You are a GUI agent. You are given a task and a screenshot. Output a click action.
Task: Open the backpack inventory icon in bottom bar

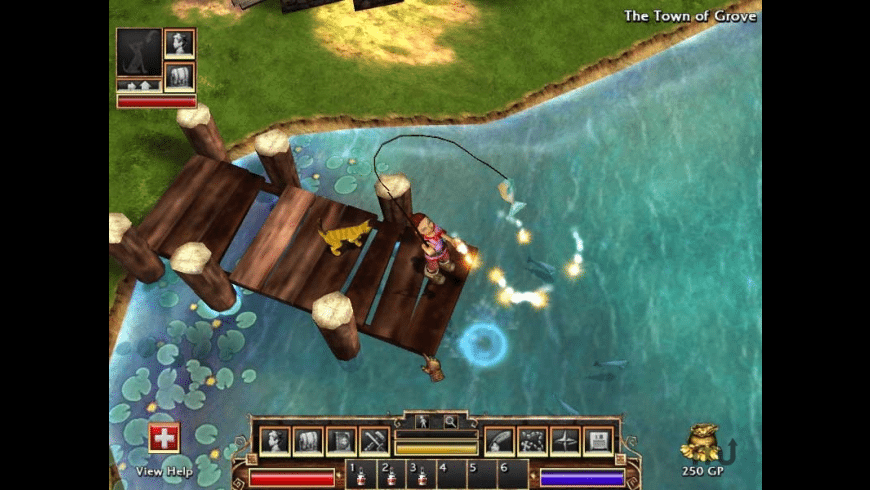307,440
